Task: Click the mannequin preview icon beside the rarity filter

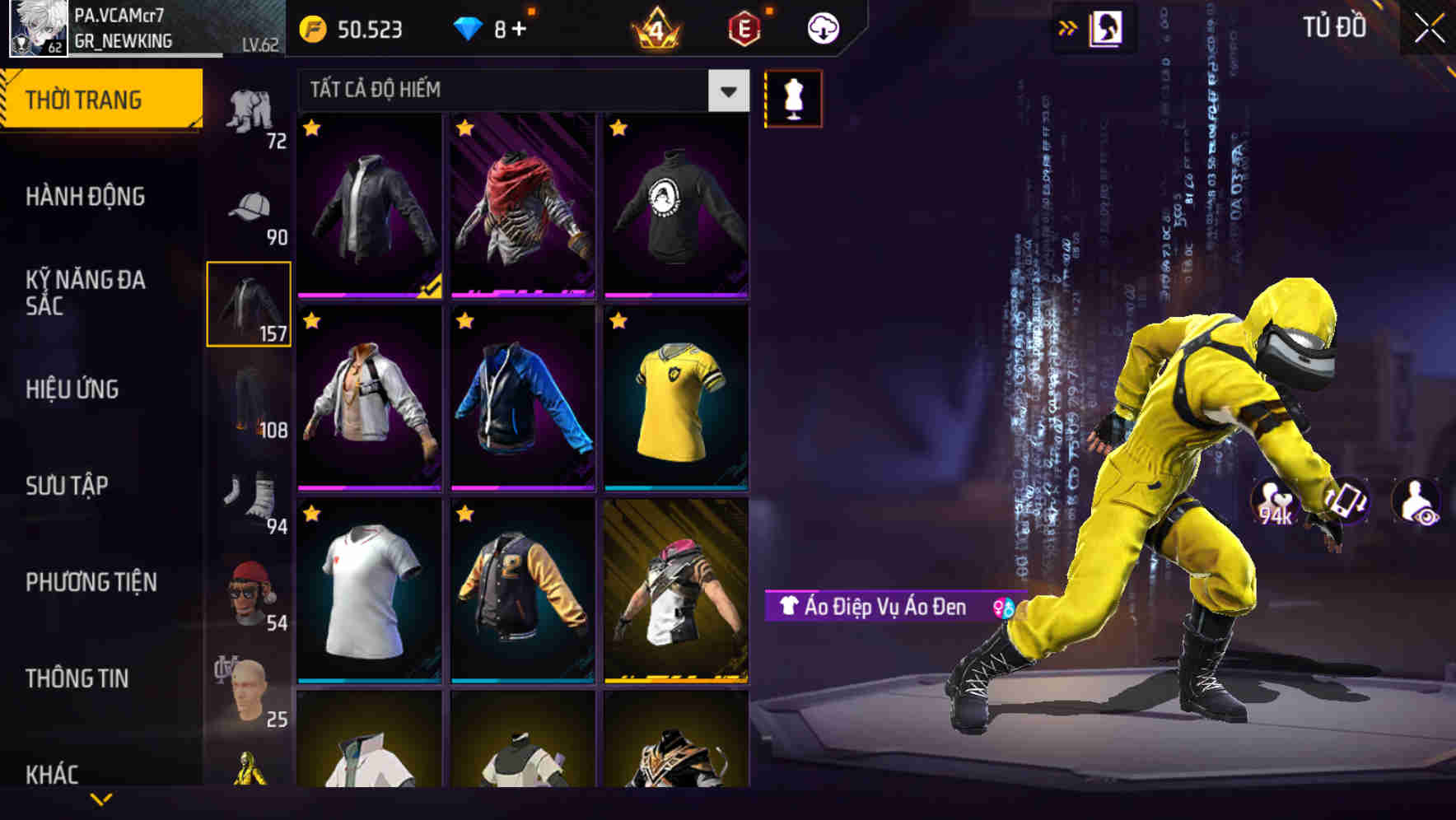Action: point(792,98)
